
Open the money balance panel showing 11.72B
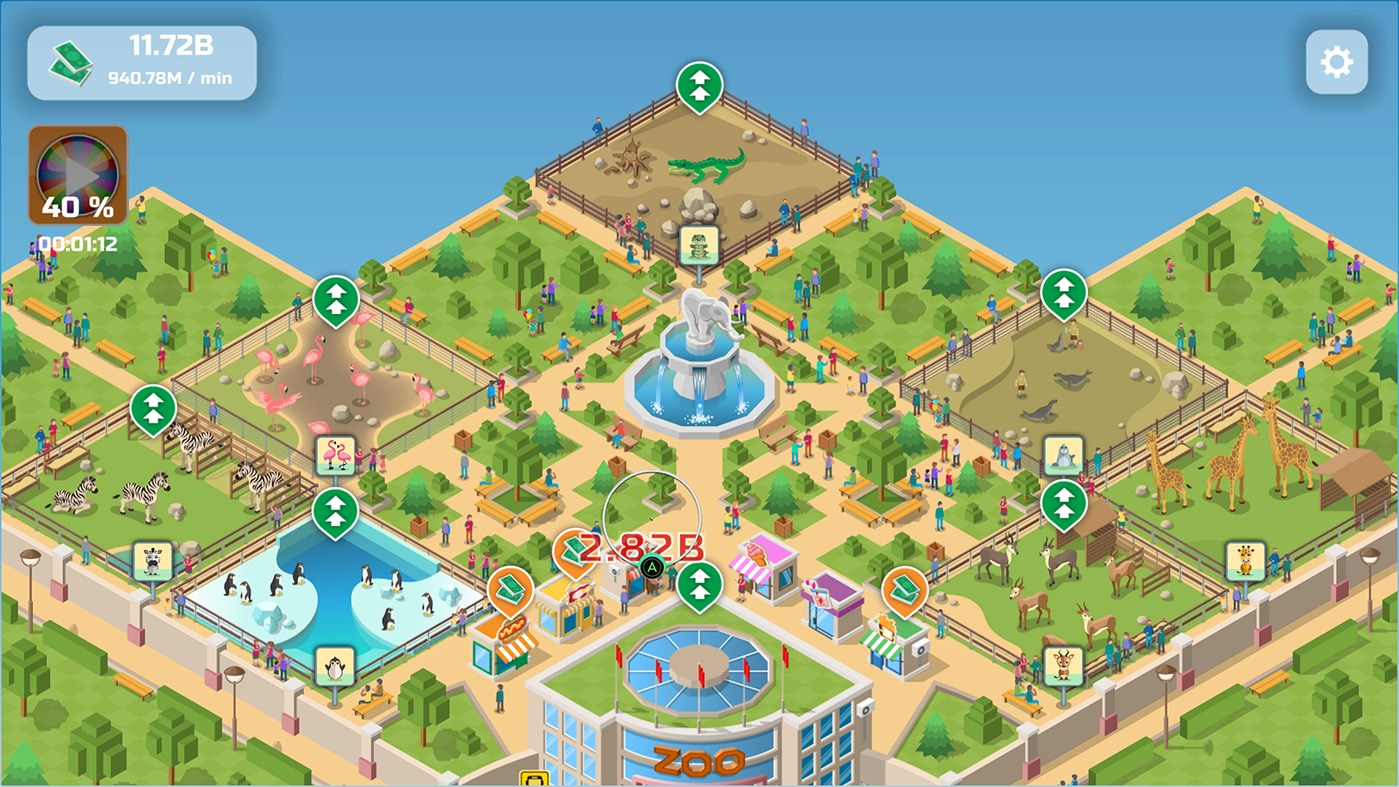coord(140,60)
